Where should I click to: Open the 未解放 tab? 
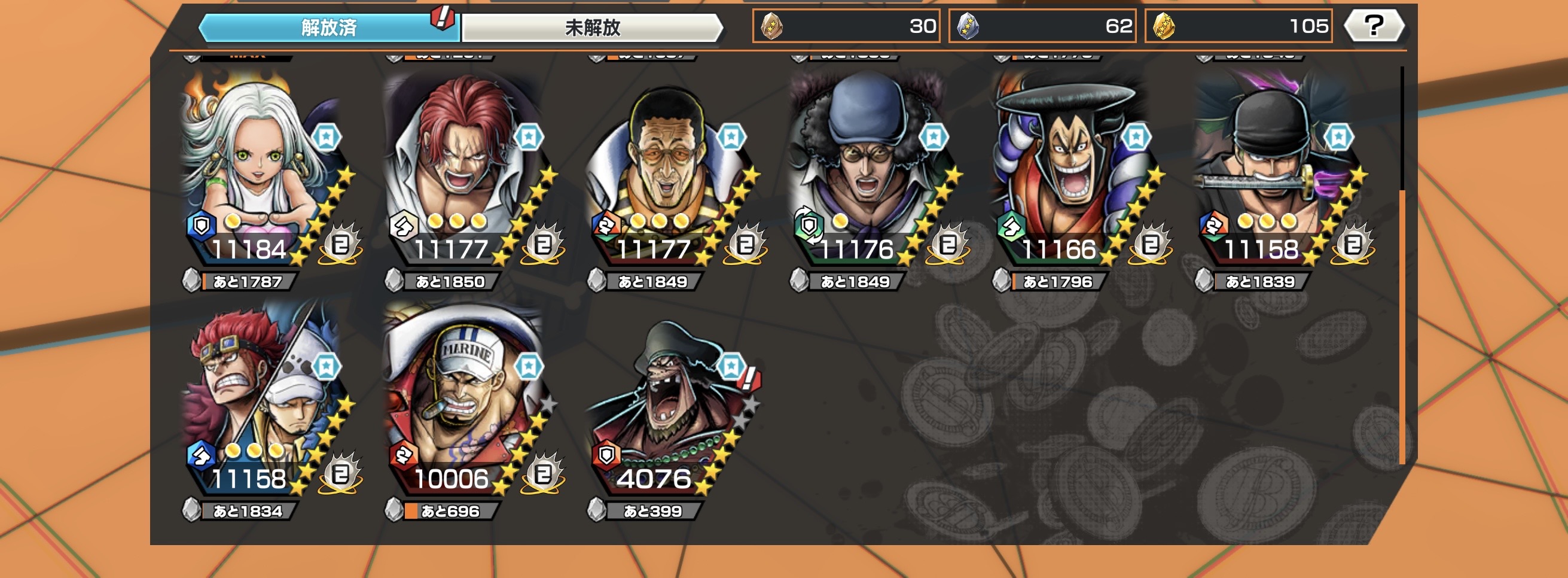[x=591, y=28]
